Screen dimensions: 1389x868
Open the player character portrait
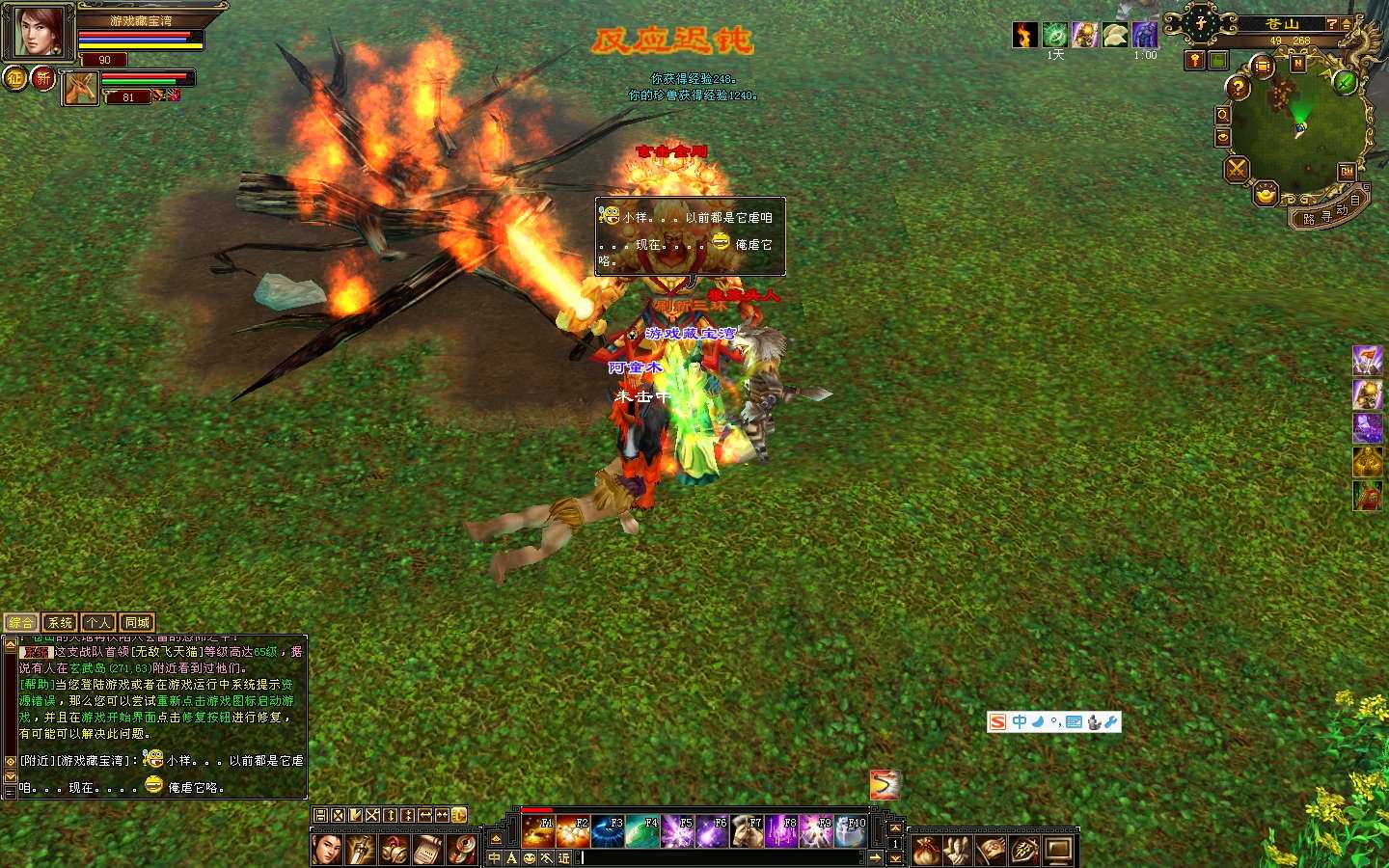tap(37, 31)
